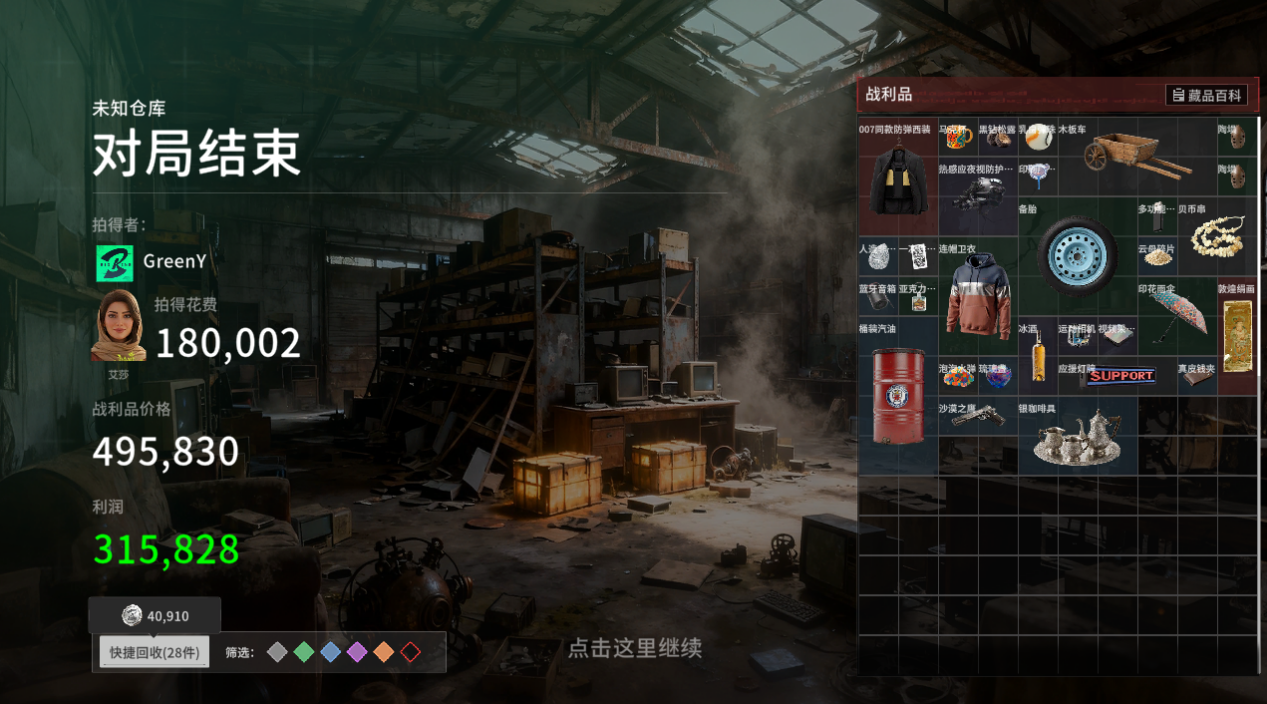Select the floral umbrella 印花雨伞 item
Image resolution: width=1267 pixels, height=704 pixels.
pos(1176,315)
